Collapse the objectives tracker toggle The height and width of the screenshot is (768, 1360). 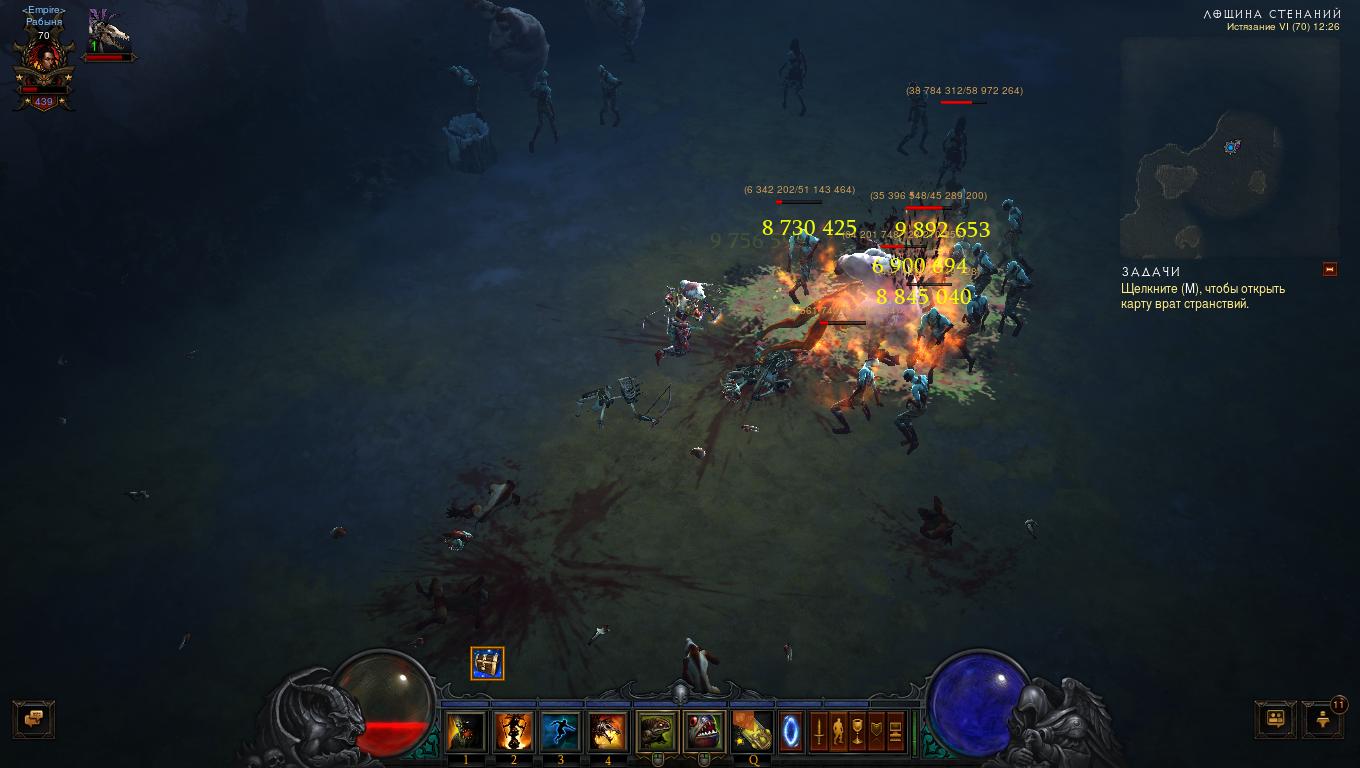coord(1329,269)
